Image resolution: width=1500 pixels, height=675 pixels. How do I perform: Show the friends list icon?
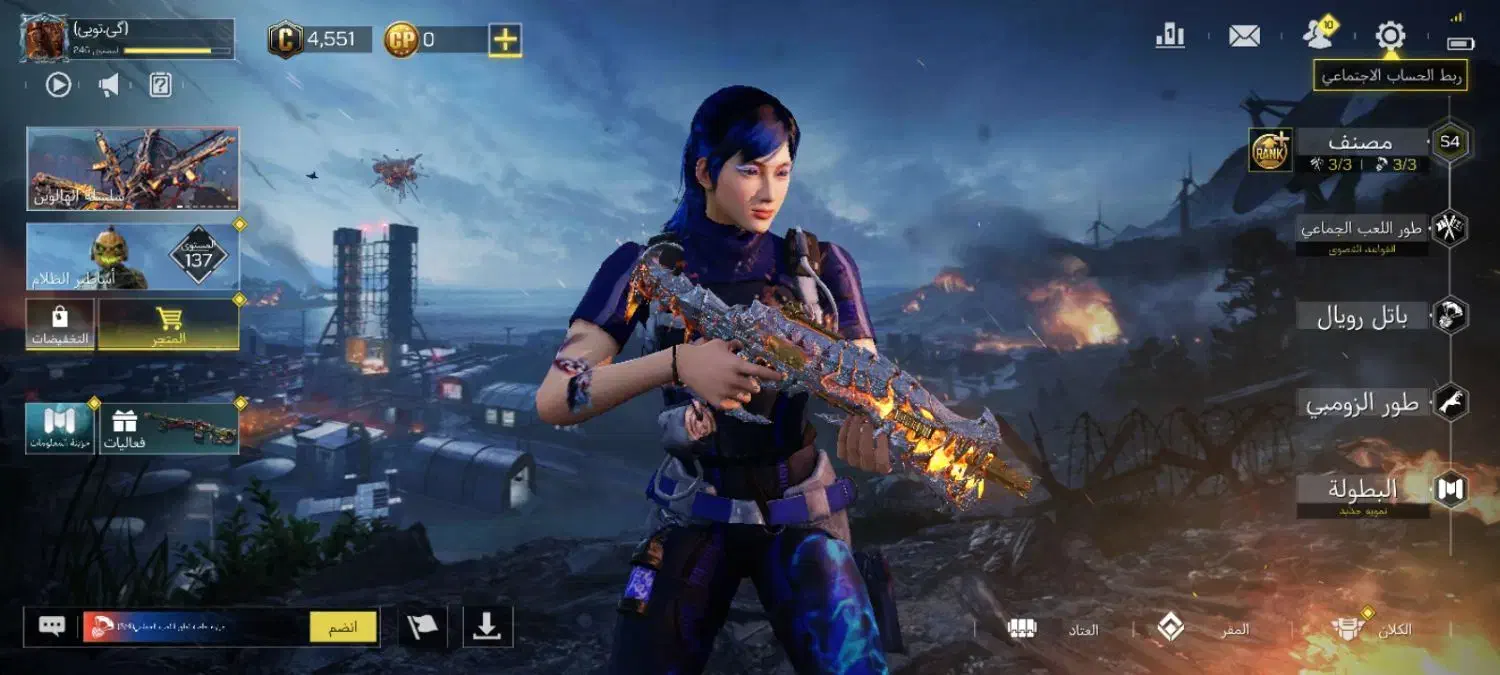[1319, 36]
